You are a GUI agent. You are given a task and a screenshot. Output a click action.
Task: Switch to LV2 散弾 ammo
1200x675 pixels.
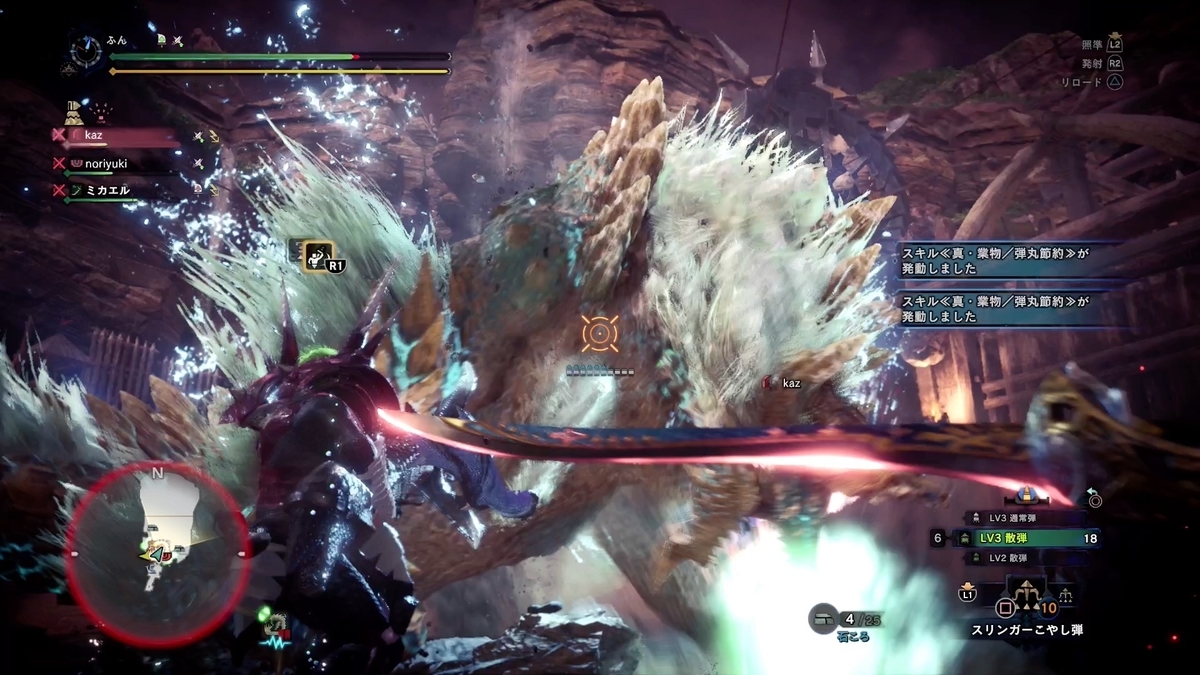coord(1025,558)
